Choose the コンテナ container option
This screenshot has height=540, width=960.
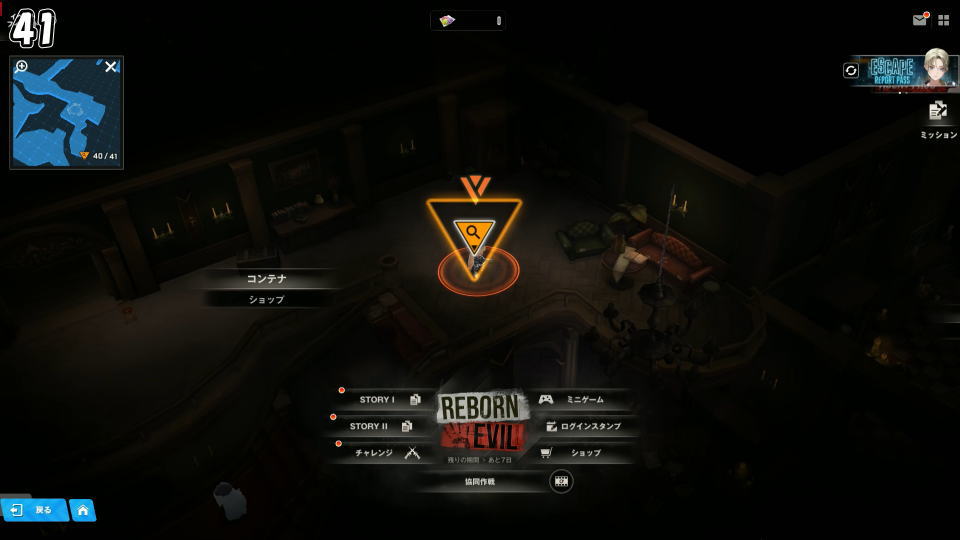[x=266, y=279]
